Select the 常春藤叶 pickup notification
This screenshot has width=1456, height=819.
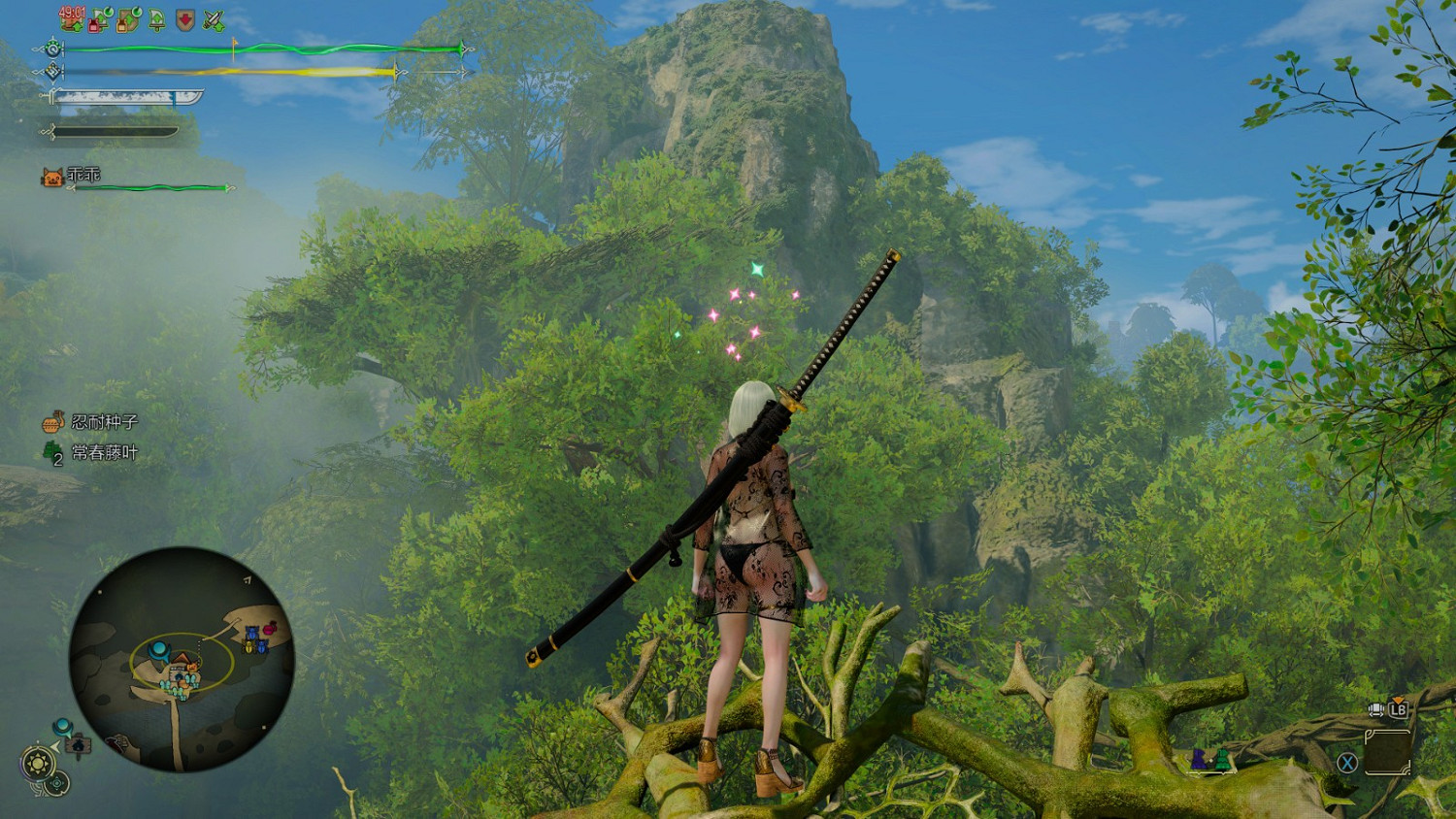[x=91, y=452]
